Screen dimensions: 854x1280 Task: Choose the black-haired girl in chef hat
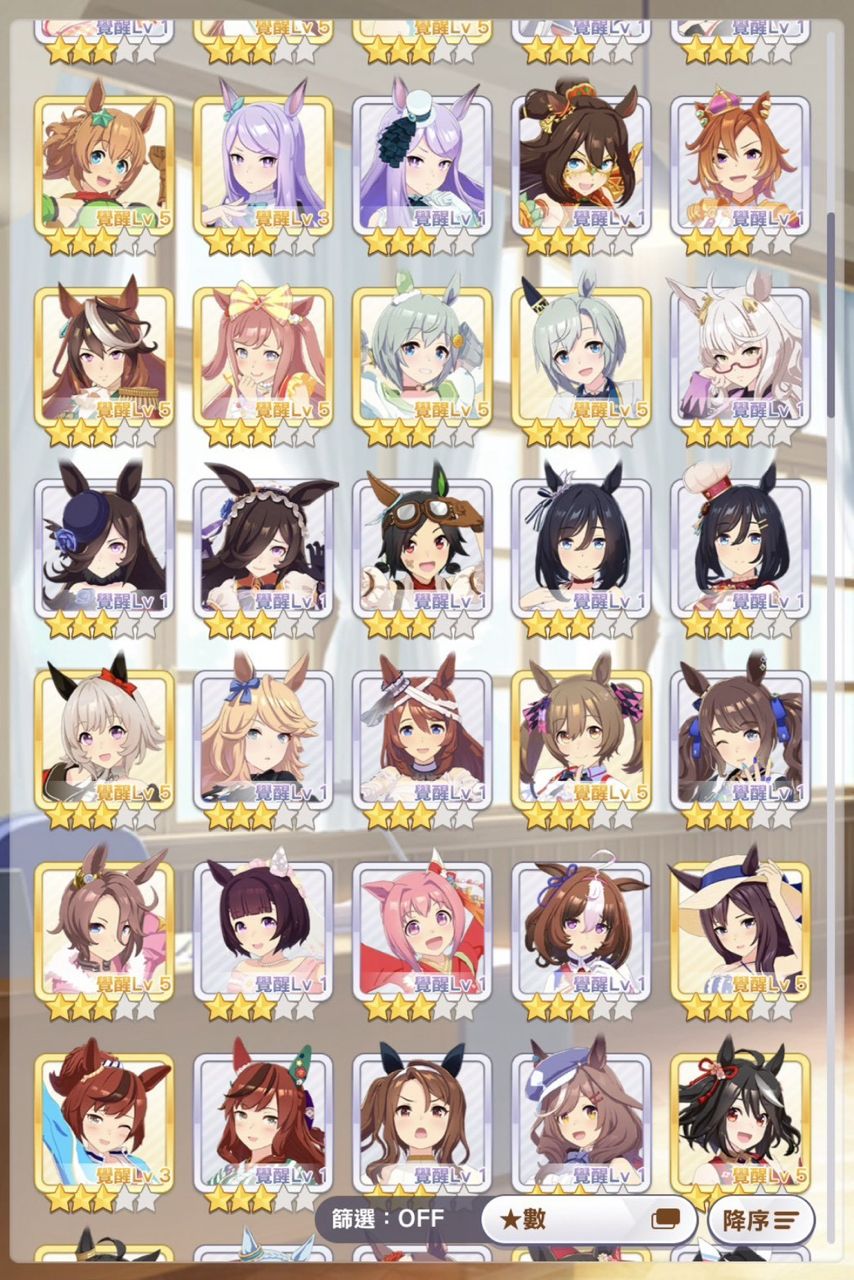(740, 548)
